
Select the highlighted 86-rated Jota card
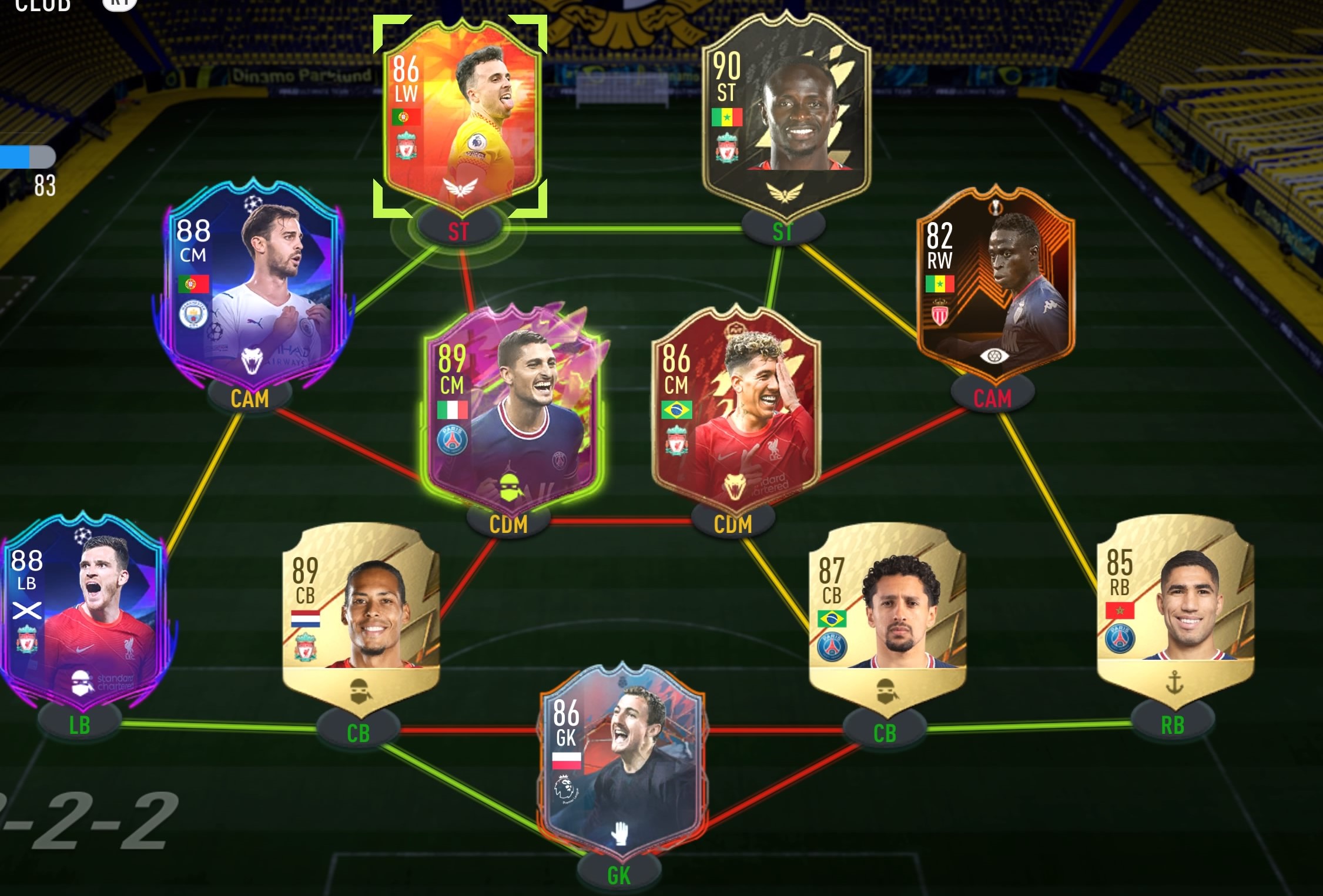(x=461, y=109)
